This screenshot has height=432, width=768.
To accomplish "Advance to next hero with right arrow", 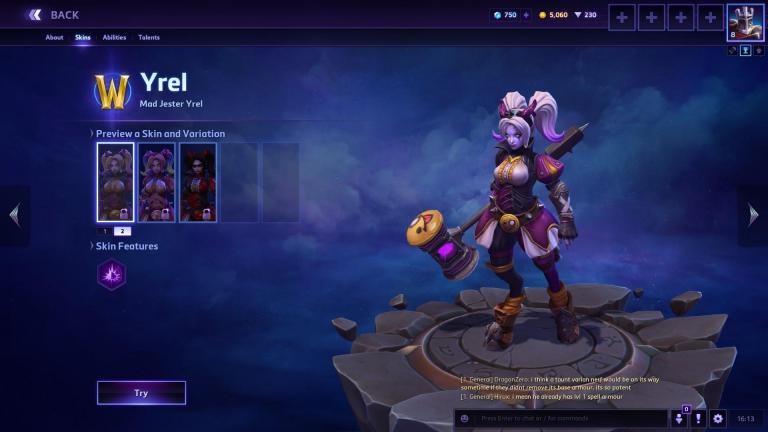I will coord(753,215).
